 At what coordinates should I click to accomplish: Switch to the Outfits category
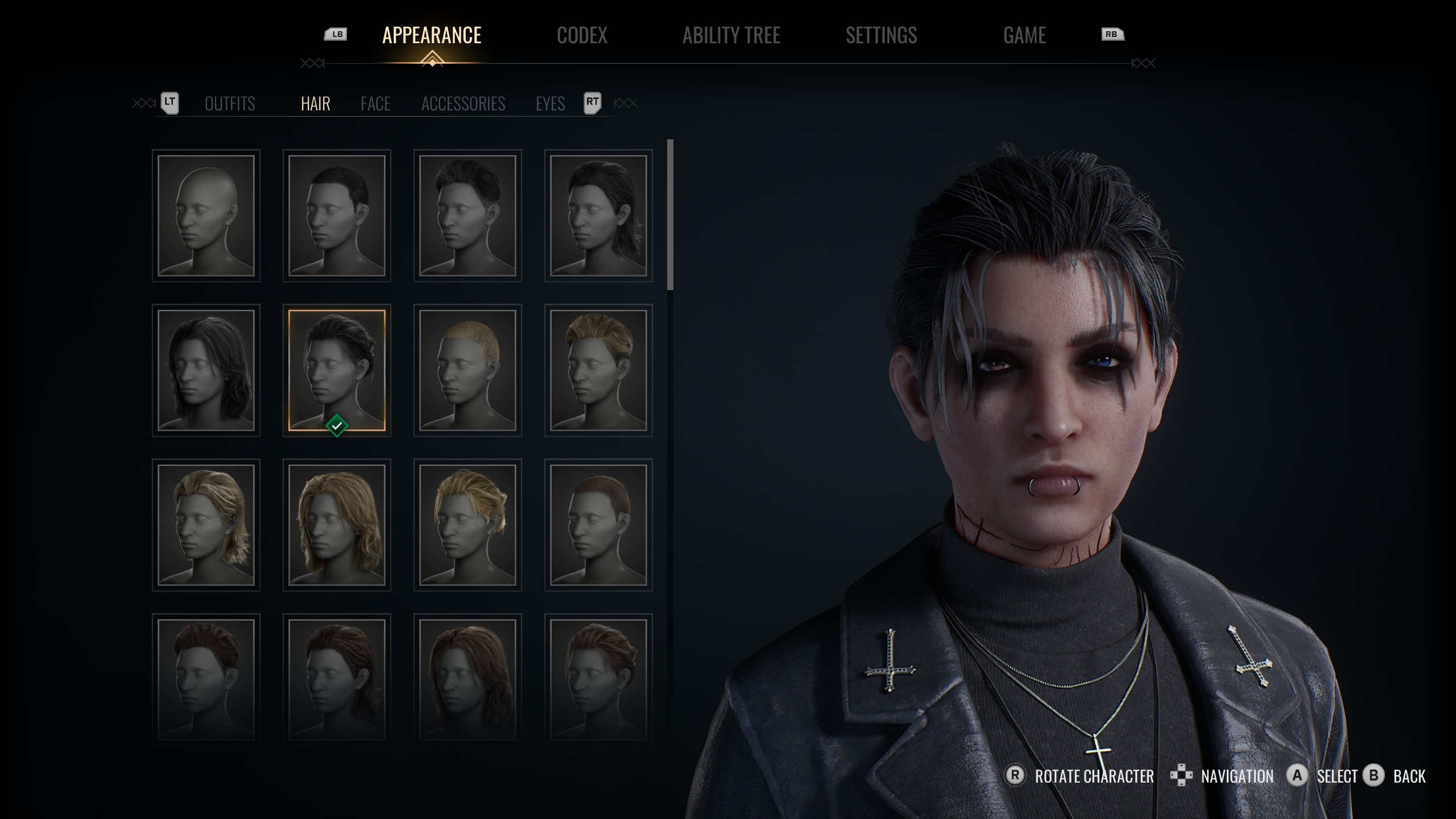click(x=230, y=104)
